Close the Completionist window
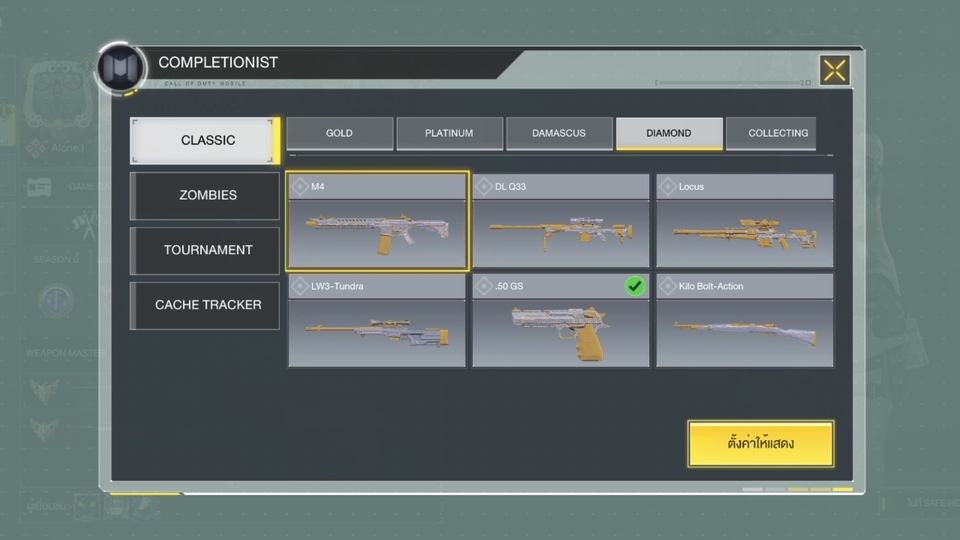The width and height of the screenshot is (960, 540). pyautogui.click(x=834, y=70)
